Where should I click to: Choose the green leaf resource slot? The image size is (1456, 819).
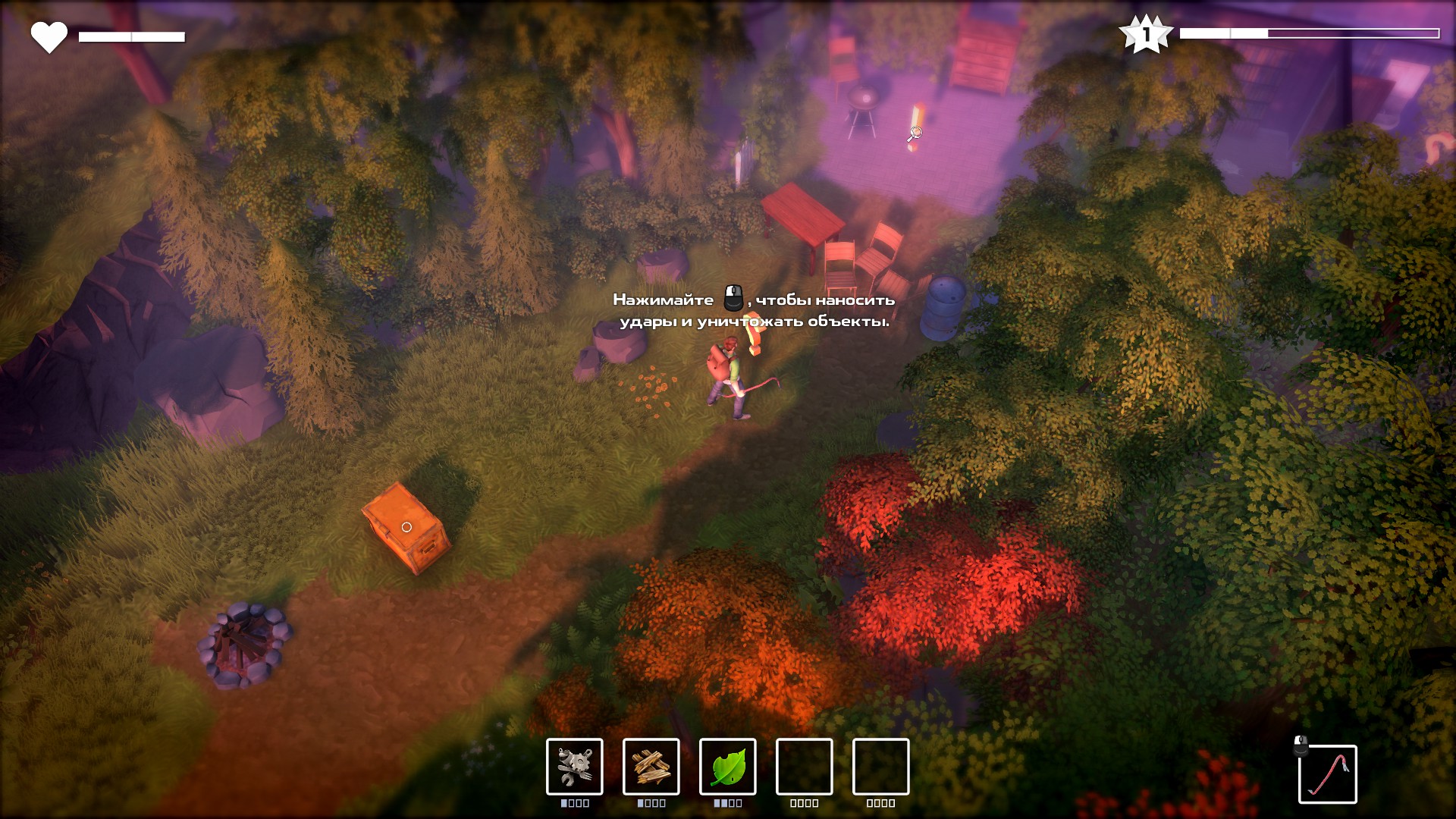point(727,767)
